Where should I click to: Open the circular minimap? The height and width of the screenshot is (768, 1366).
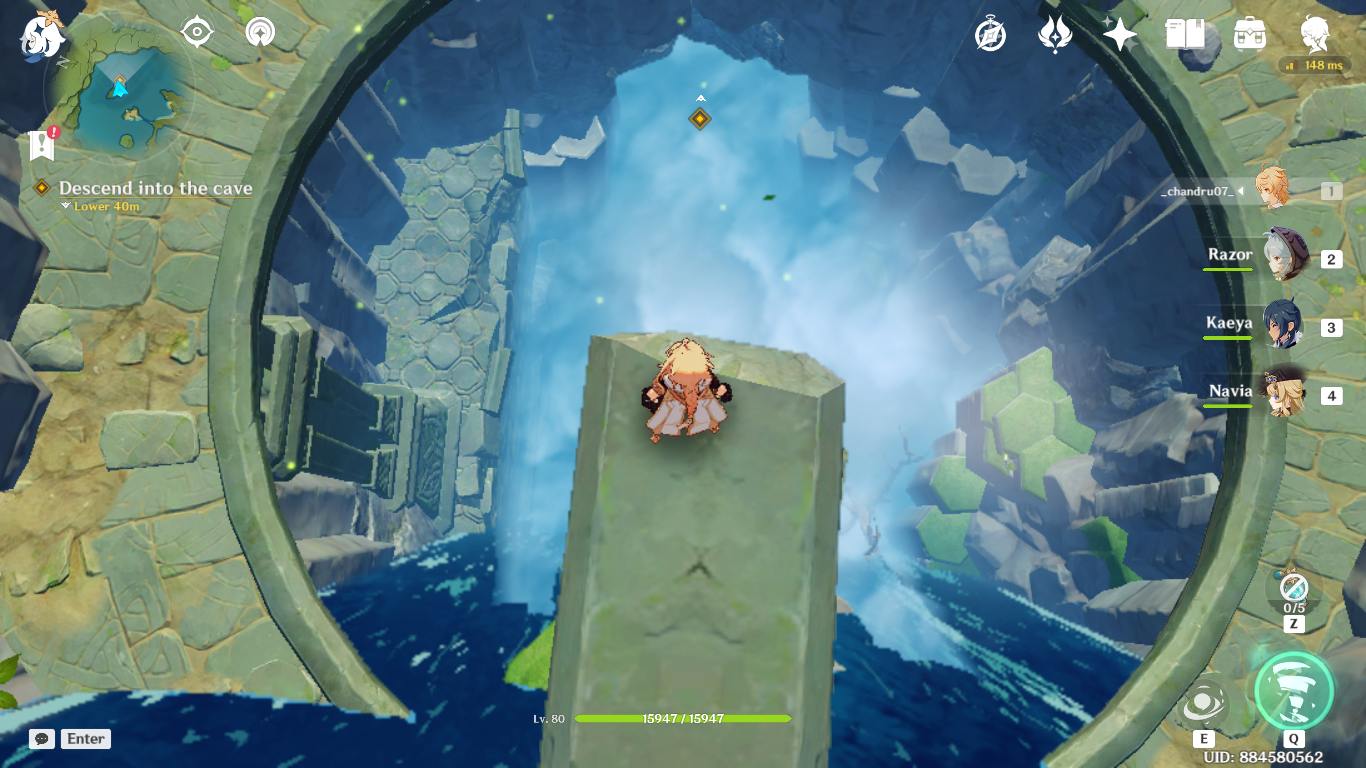[x=120, y=96]
